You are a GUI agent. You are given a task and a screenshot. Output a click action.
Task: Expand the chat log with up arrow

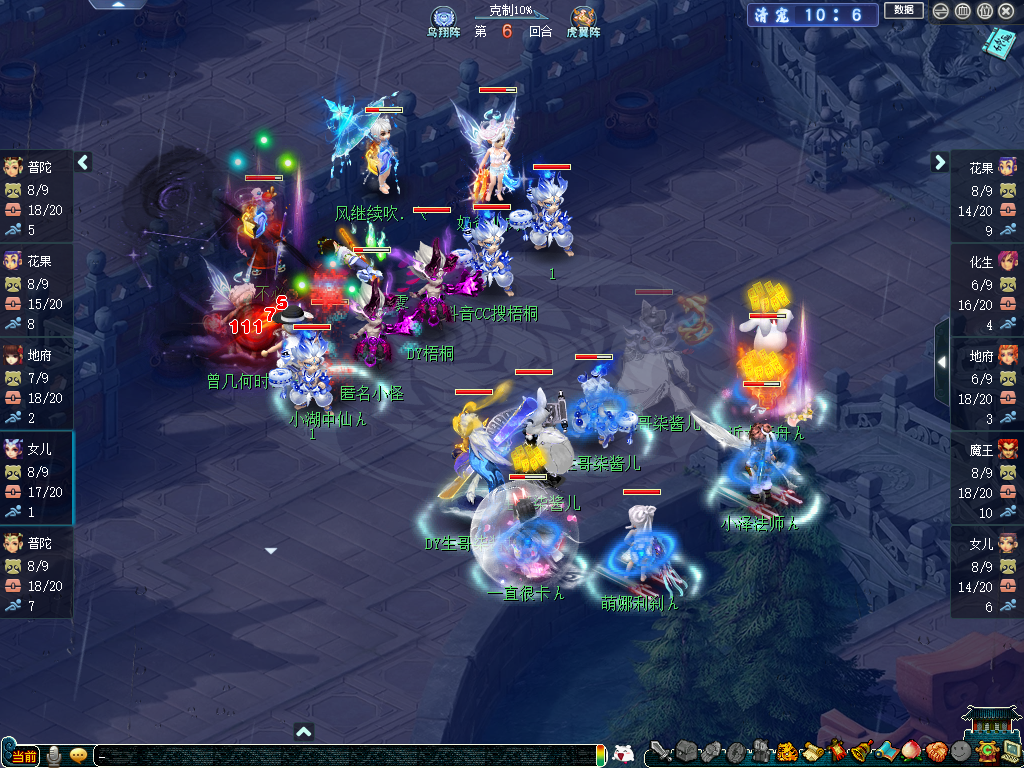[304, 732]
